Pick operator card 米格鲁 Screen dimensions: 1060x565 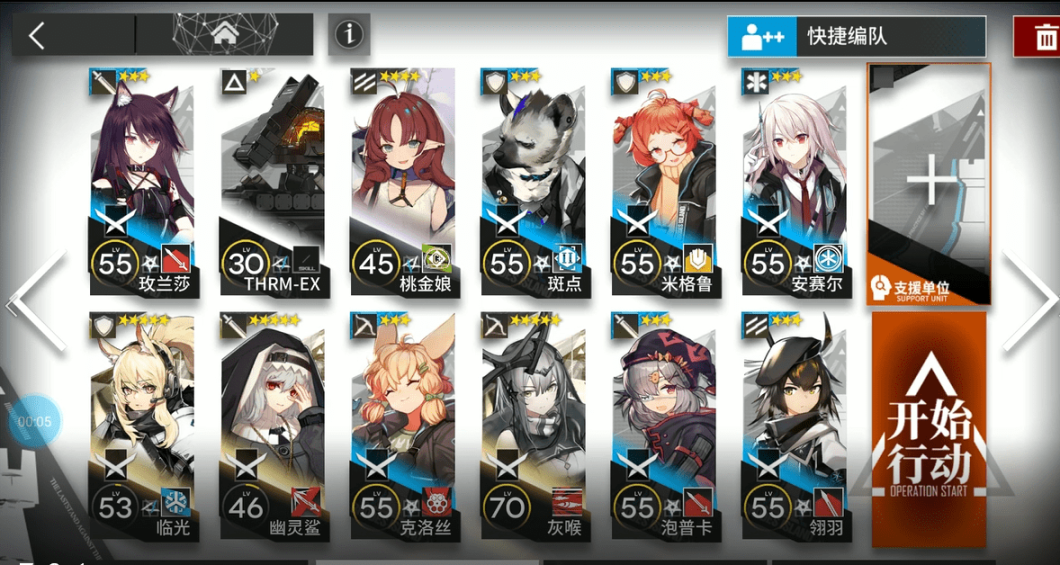(x=663, y=181)
